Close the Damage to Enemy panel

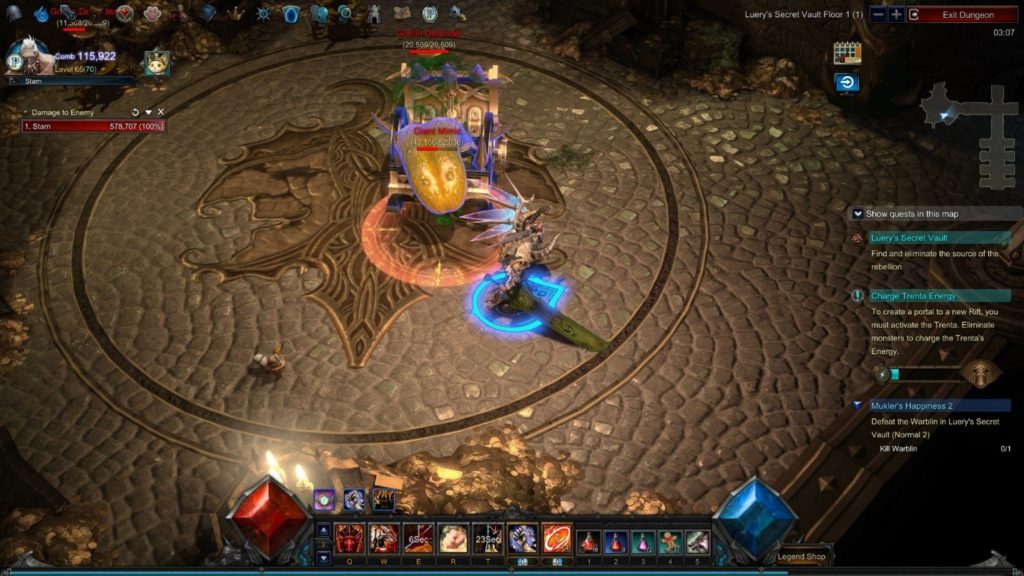[x=161, y=112]
